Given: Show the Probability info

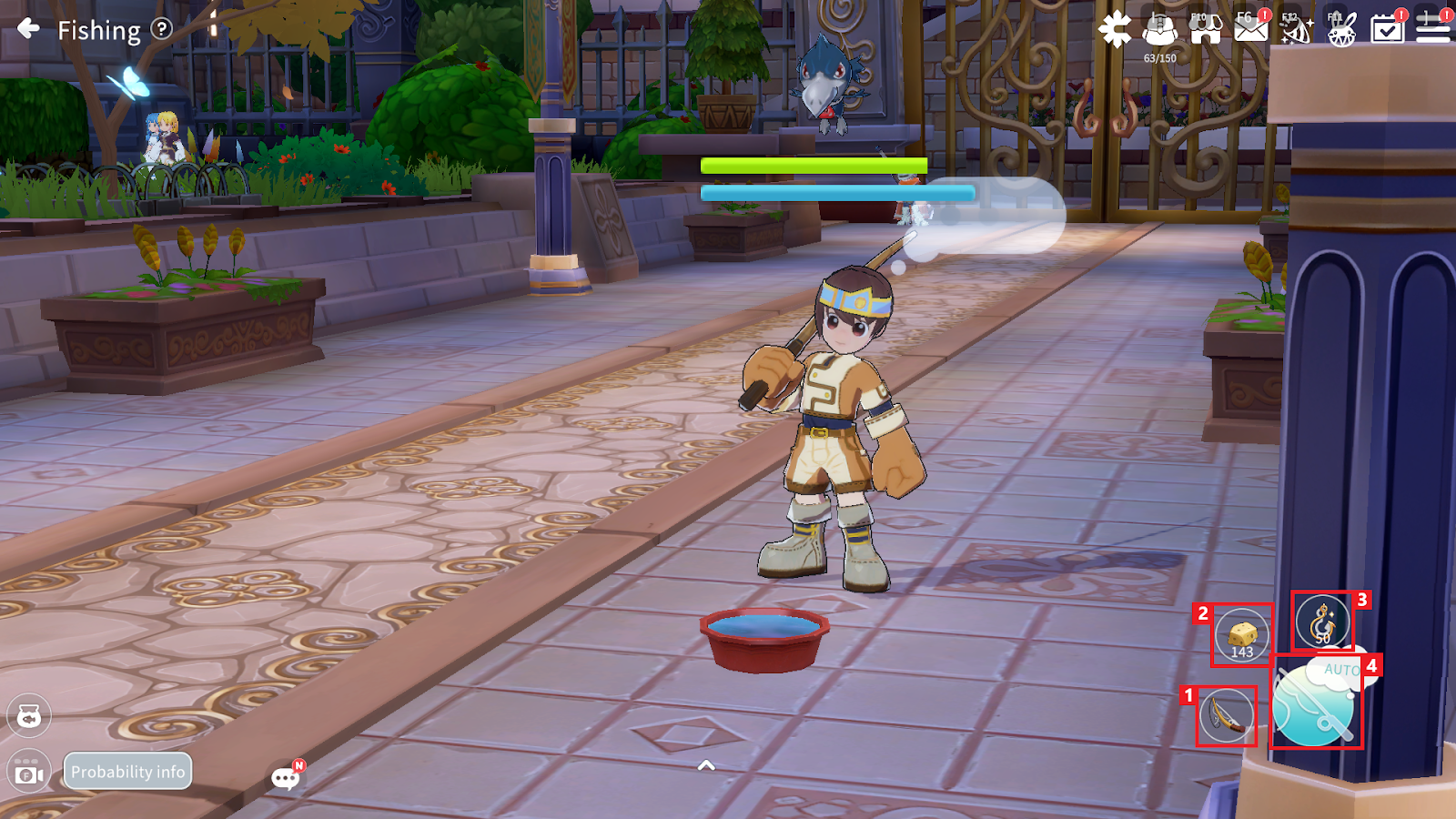Looking at the screenshot, I should pyautogui.click(x=127, y=772).
